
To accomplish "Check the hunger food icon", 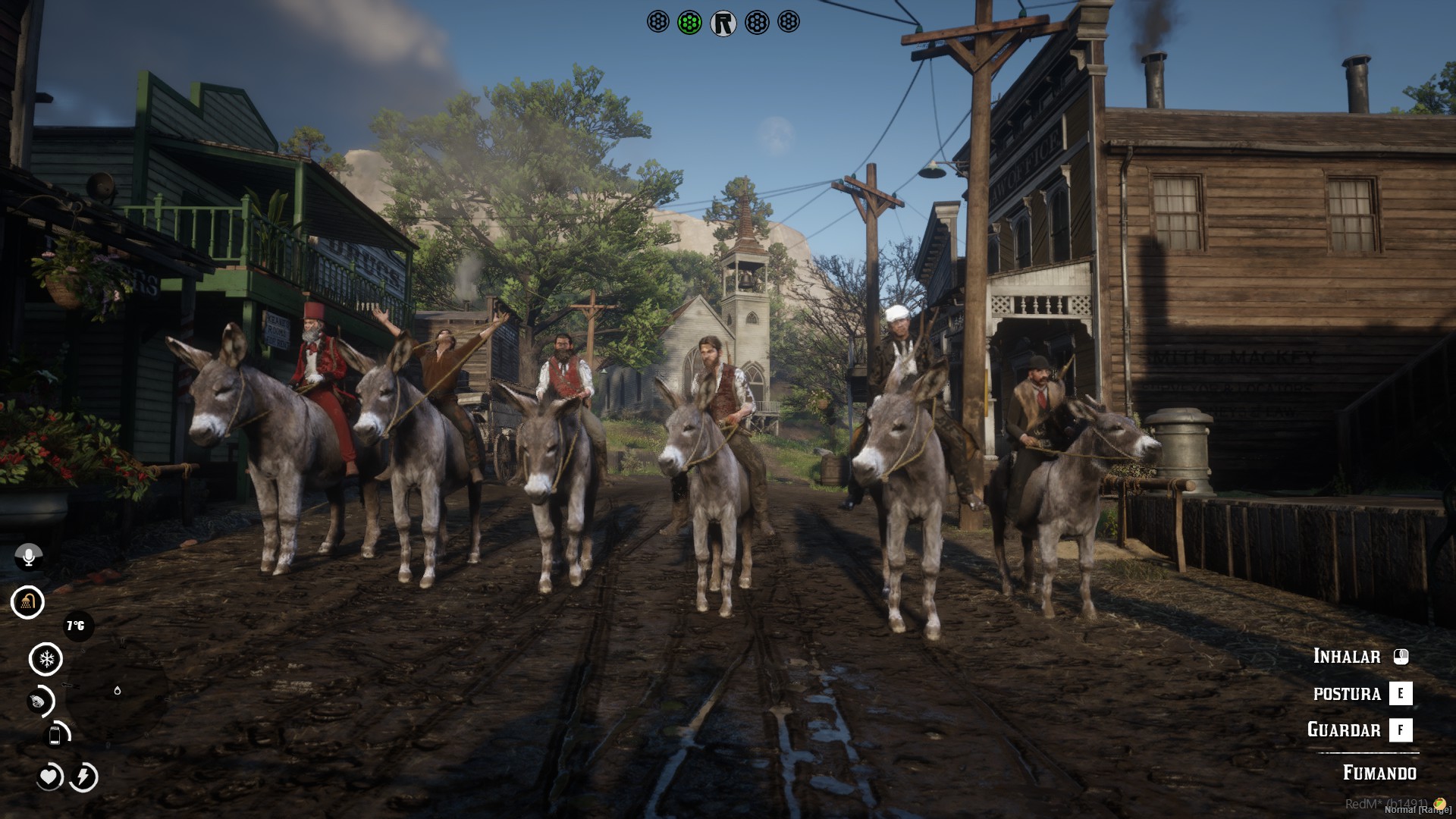I will (x=39, y=701).
